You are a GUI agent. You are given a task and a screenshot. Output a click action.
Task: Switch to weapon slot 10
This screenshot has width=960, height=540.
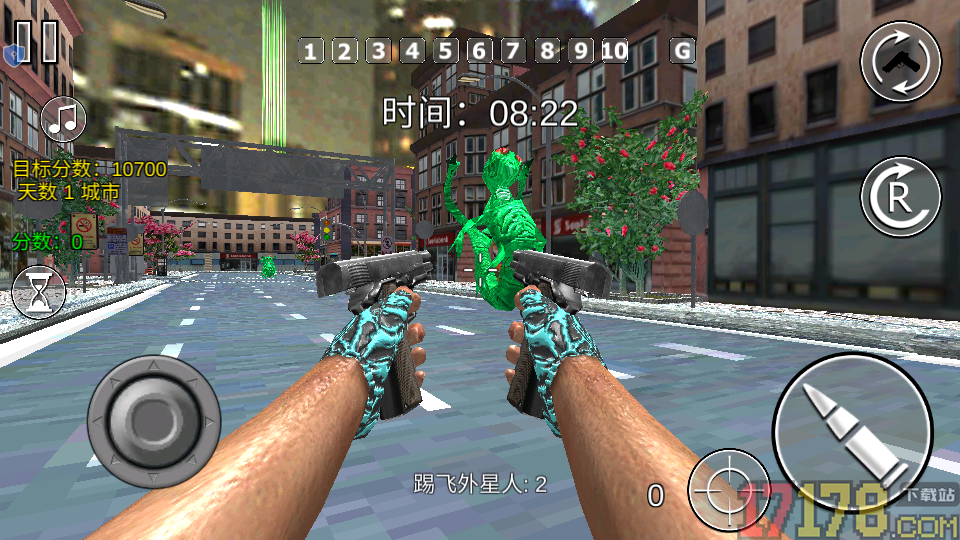(x=615, y=51)
